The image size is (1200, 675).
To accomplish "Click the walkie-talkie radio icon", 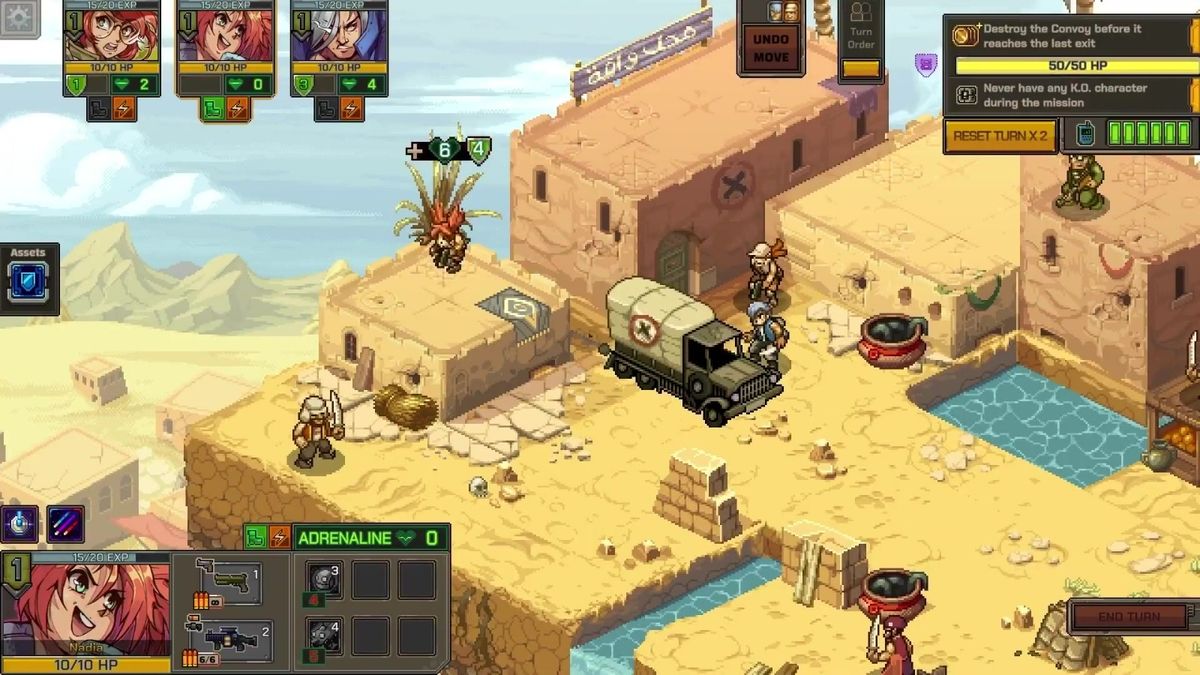I will point(1085,134).
